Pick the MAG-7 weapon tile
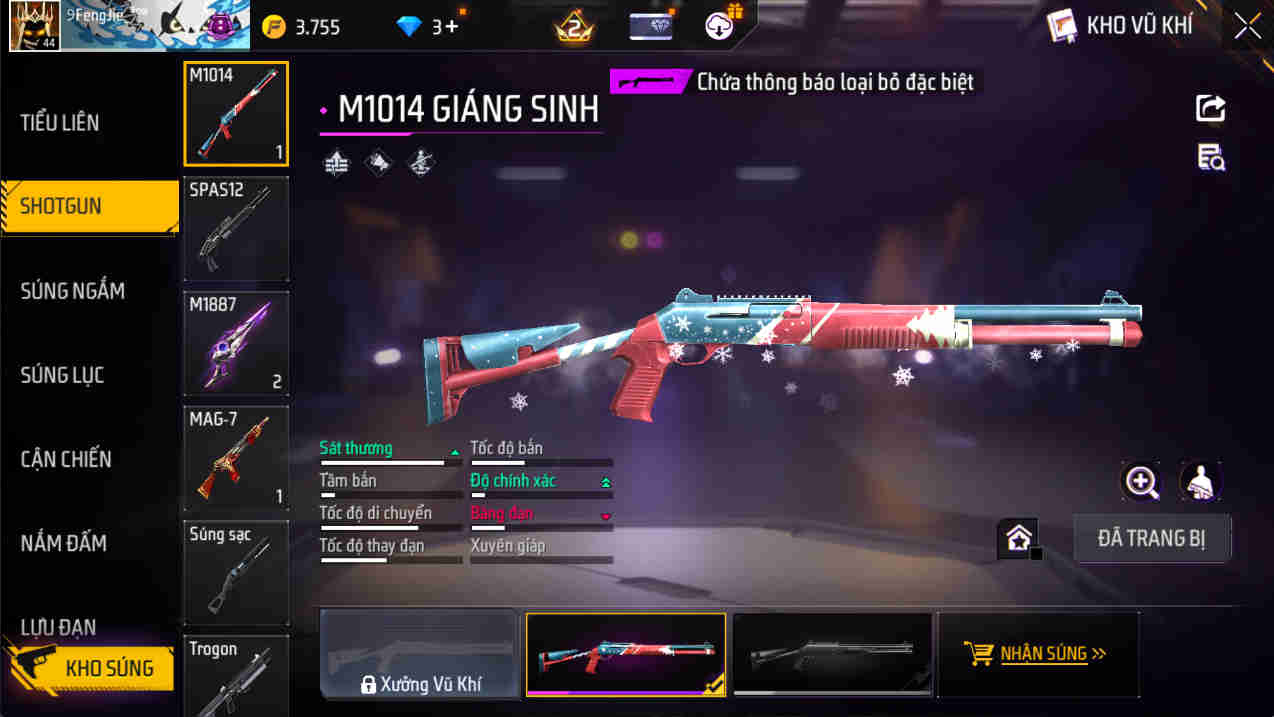Viewport: 1274px width, 717px height. coord(236,457)
